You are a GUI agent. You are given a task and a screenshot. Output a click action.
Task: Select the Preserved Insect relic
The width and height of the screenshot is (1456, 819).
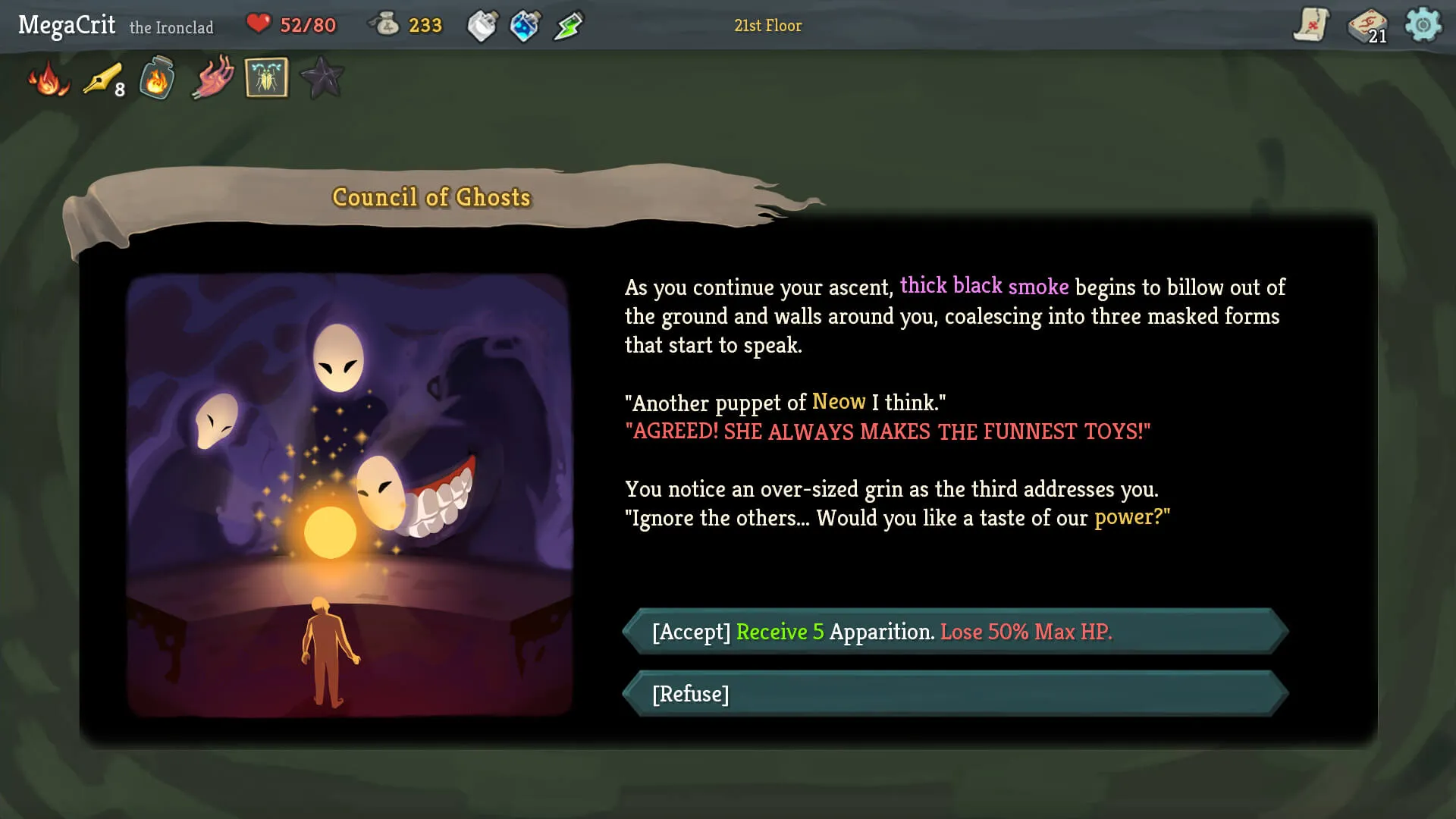(266, 77)
